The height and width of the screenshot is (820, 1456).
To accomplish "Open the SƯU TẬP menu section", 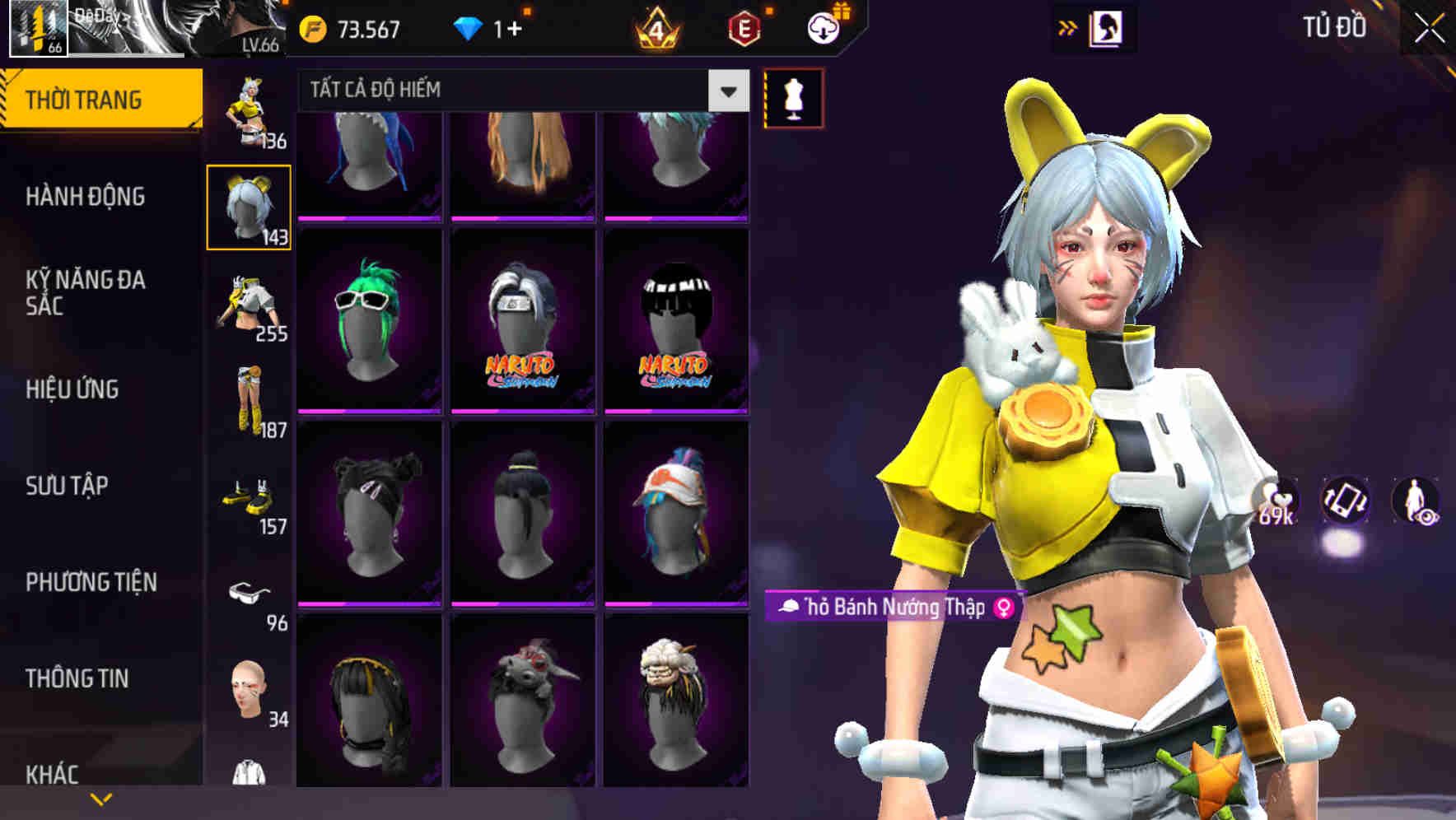I will click(x=69, y=487).
